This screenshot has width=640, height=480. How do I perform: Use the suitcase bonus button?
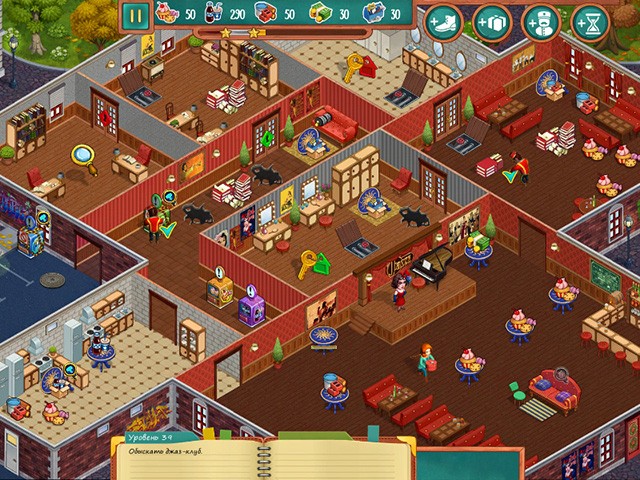click(x=492, y=22)
